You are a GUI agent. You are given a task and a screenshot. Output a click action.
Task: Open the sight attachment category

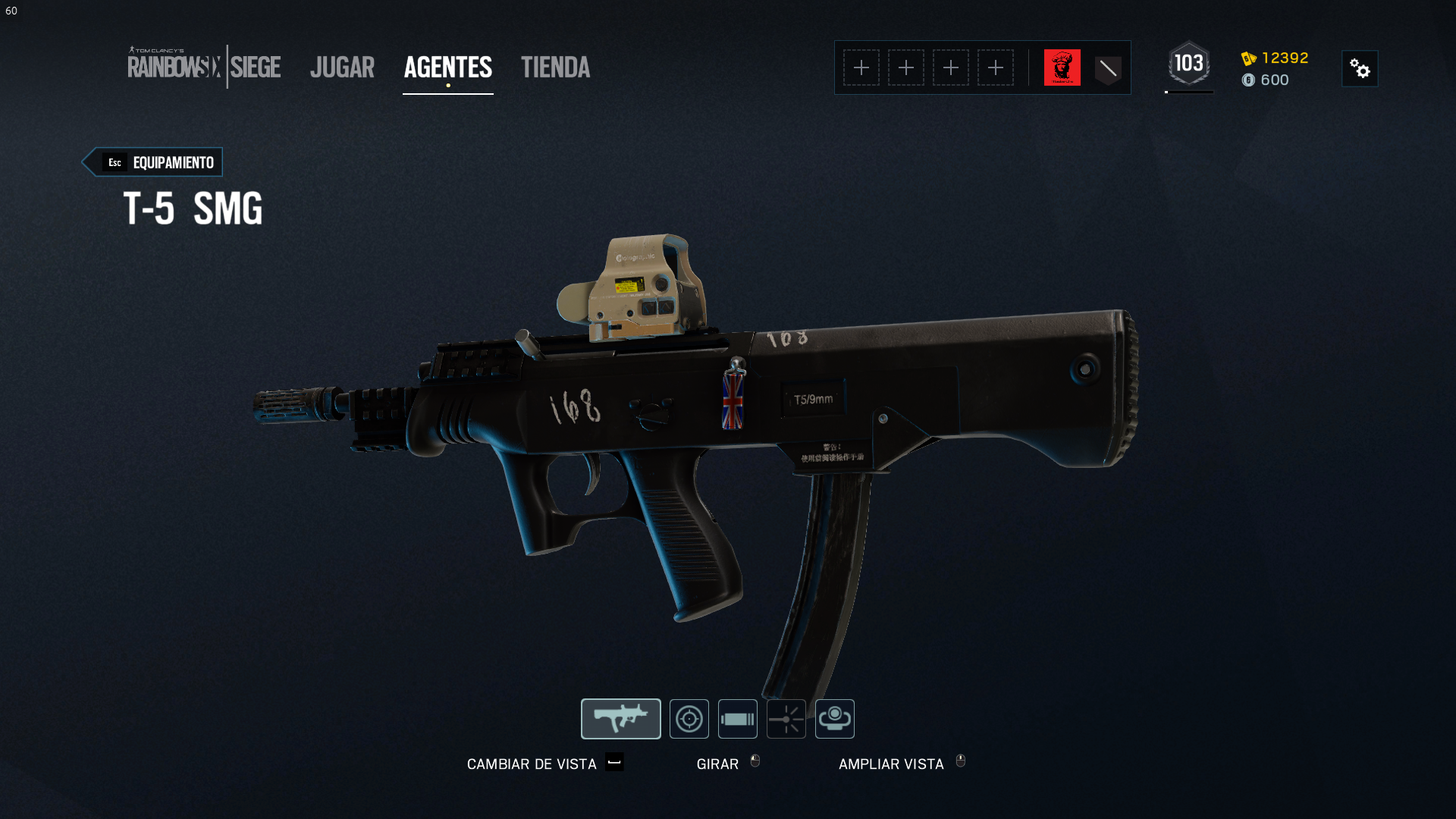(x=689, y=718)
